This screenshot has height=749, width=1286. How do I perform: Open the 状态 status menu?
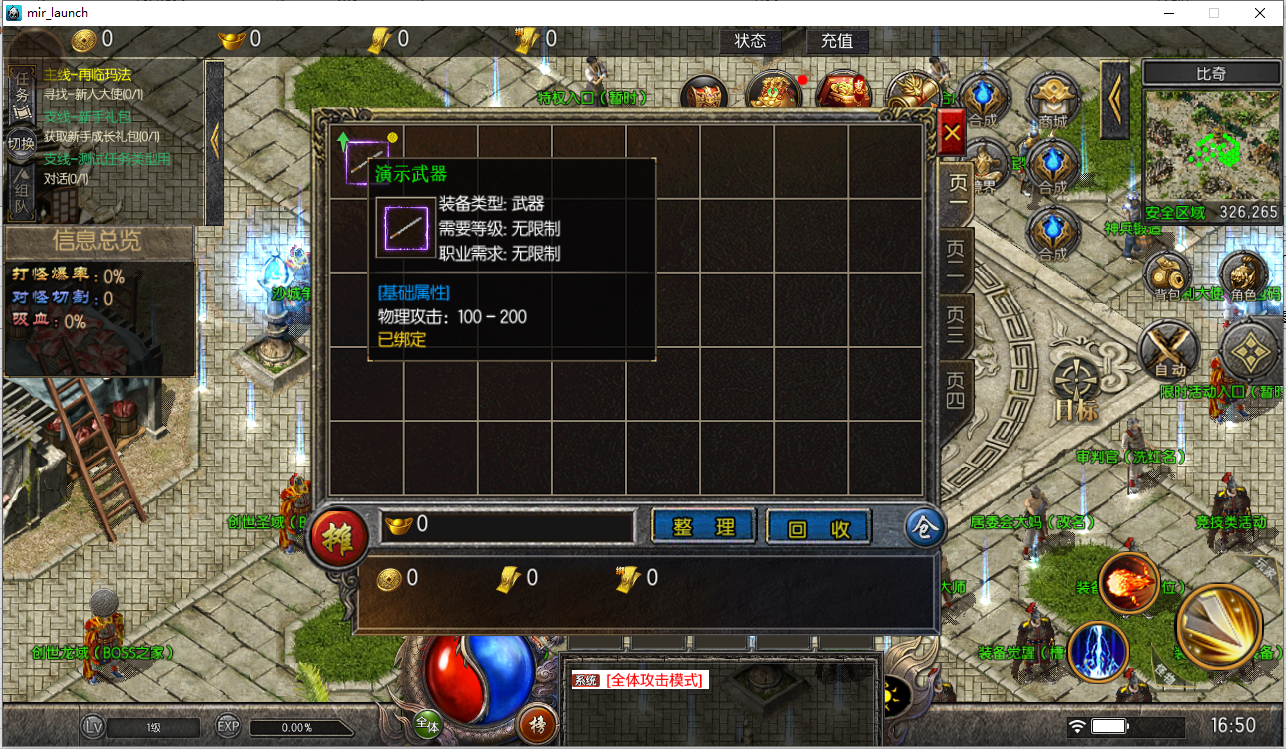tap(750, 41)
